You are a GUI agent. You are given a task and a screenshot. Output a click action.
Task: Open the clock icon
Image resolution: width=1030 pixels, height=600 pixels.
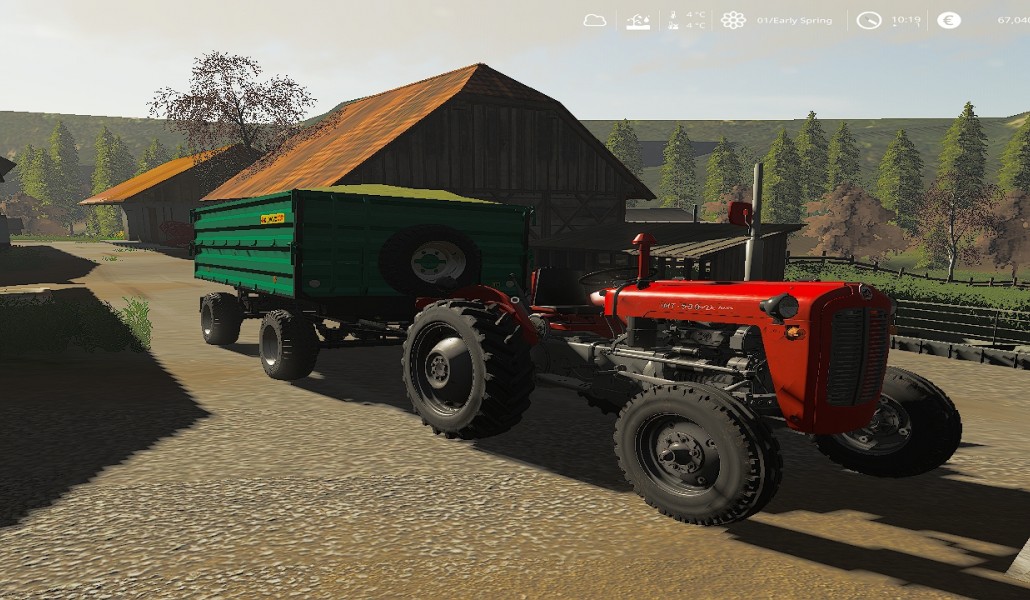pos(868,20)
